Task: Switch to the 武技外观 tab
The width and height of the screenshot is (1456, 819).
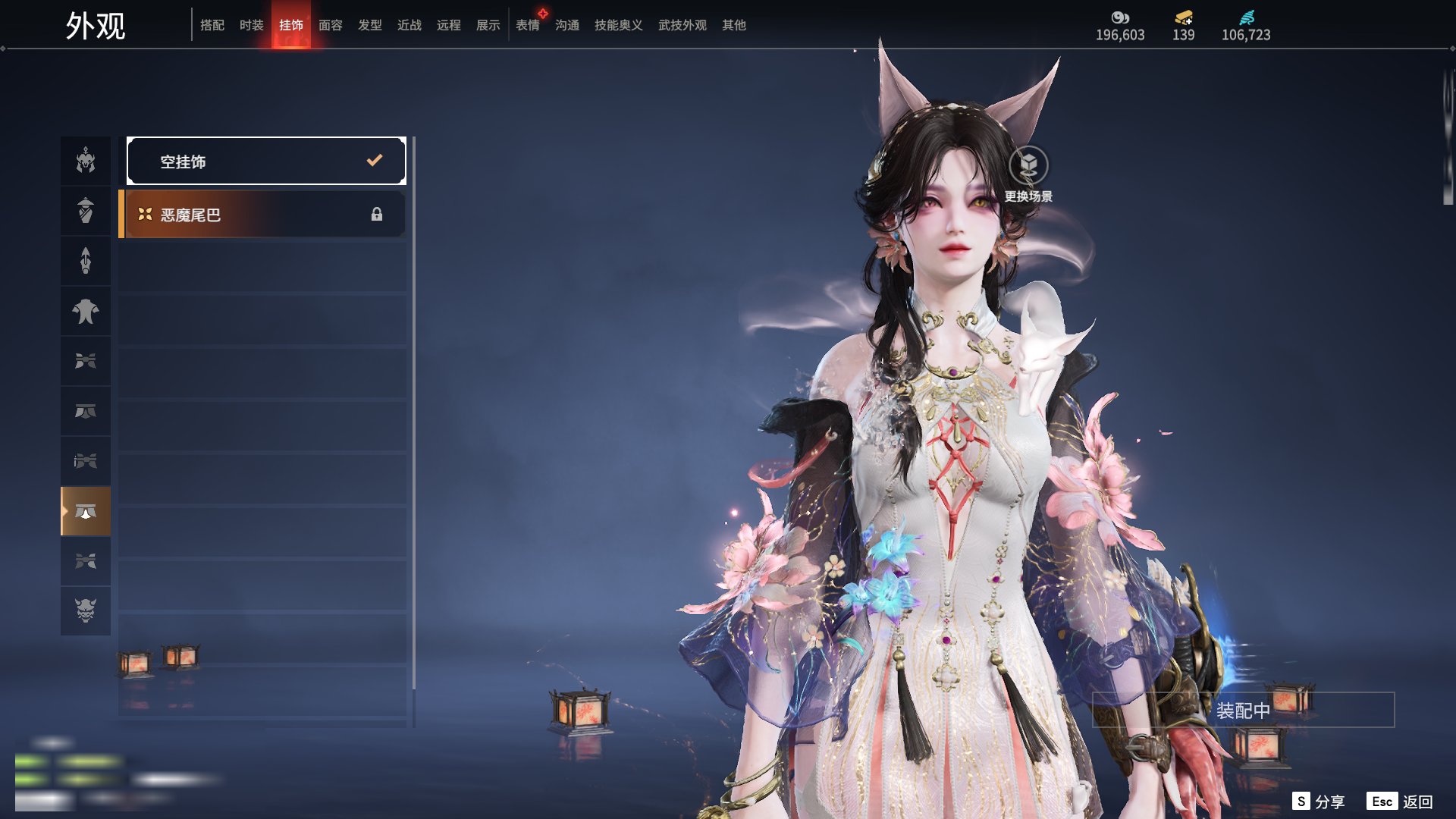Action: point(682,25)
